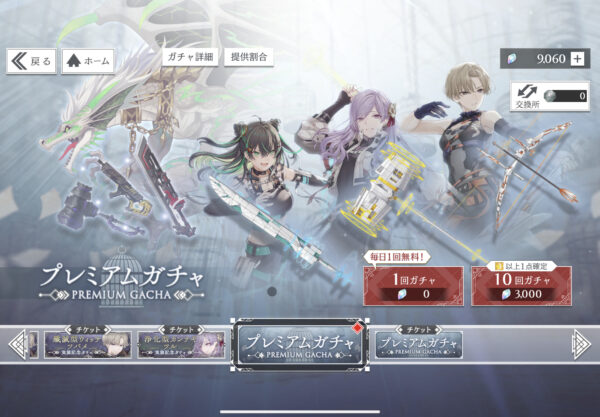Viewport: 600px width, 417px height.
Task: Do the free single pull (1回ガチャ)
Action: coord(410,287)
